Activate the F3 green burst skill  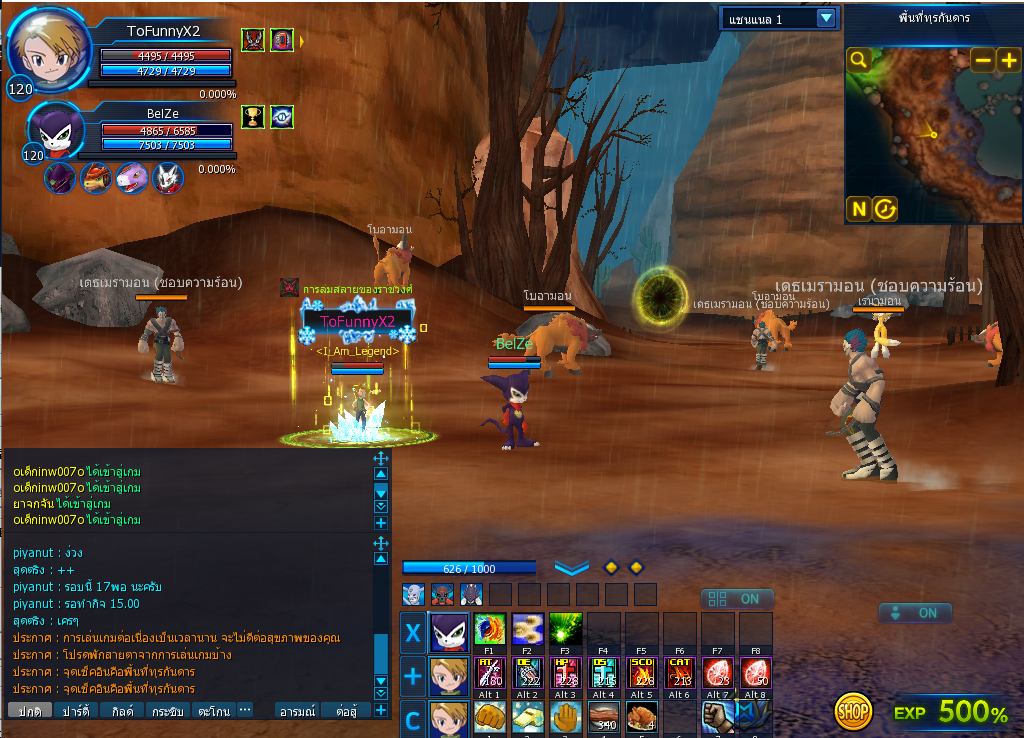565,630
